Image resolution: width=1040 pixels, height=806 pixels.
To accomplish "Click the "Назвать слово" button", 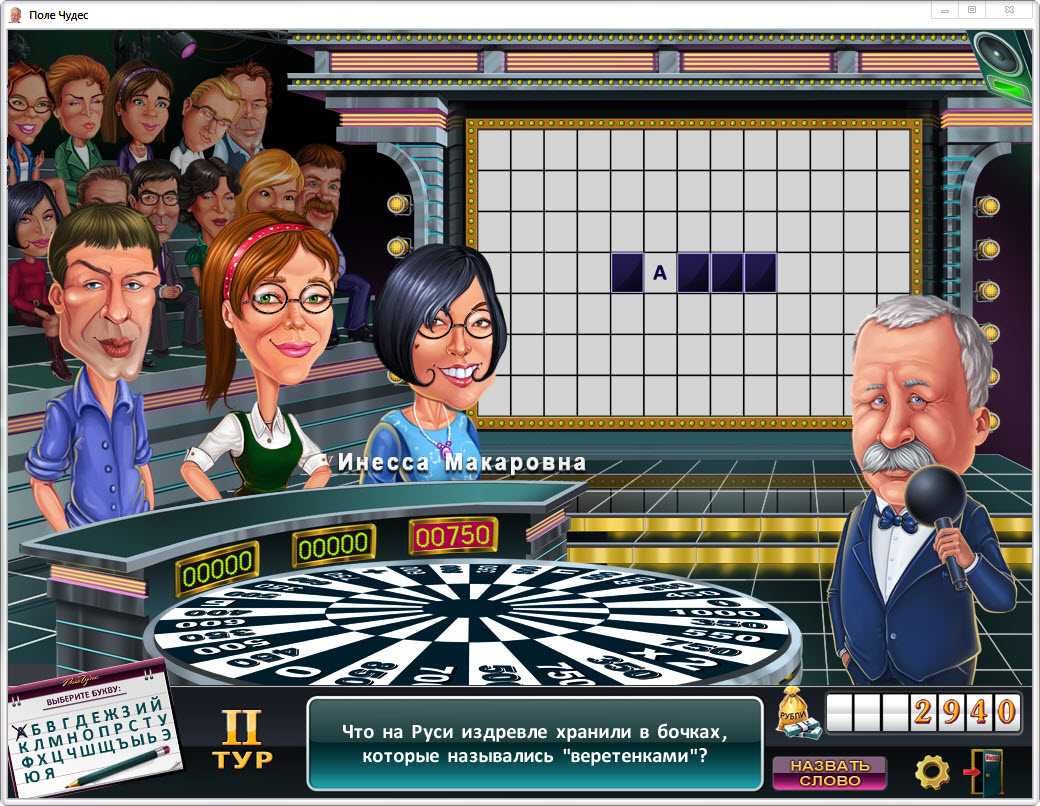I will [x=829, y=772].
